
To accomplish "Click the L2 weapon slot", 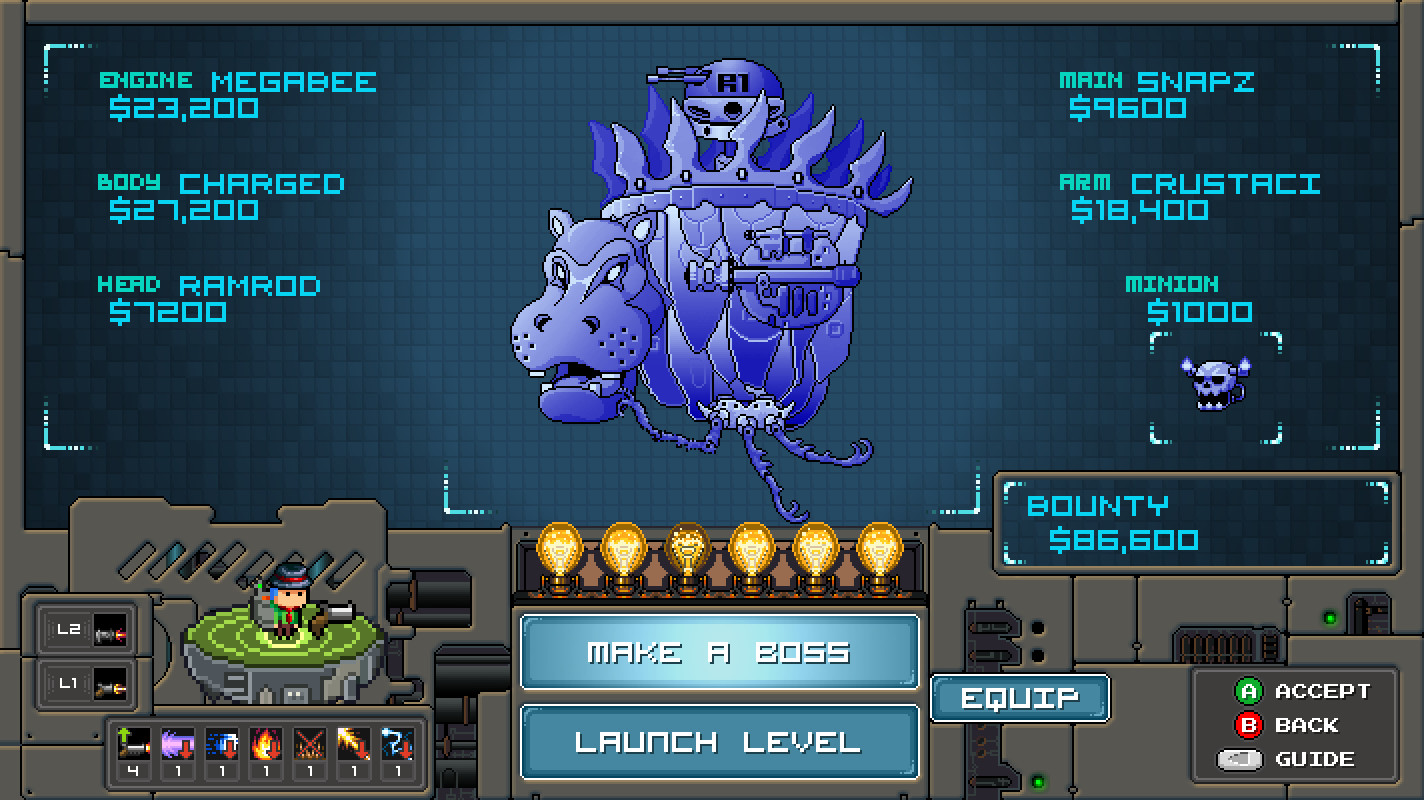I will pos(86,630).
